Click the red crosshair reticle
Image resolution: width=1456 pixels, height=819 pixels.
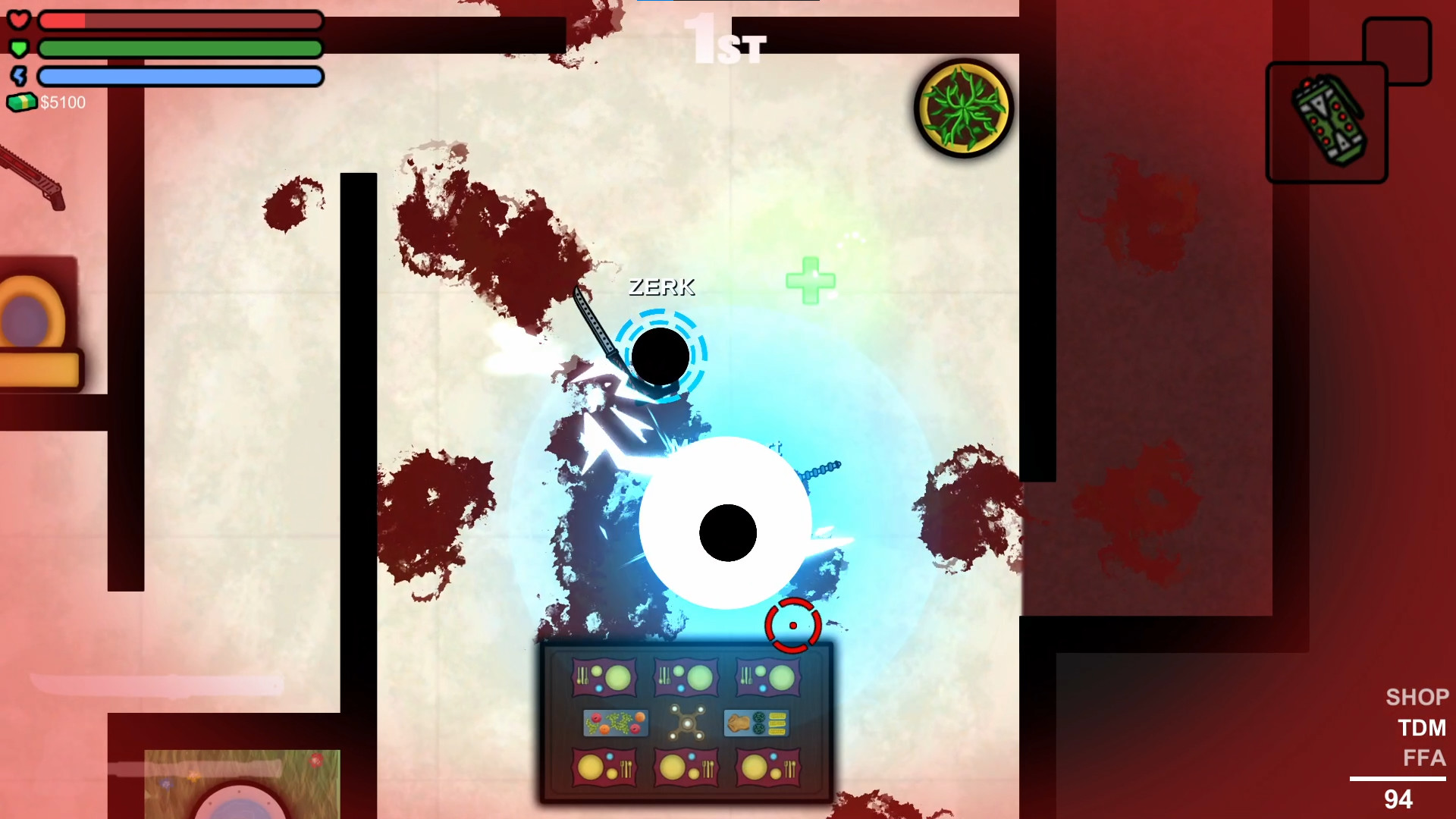point(792,624)
